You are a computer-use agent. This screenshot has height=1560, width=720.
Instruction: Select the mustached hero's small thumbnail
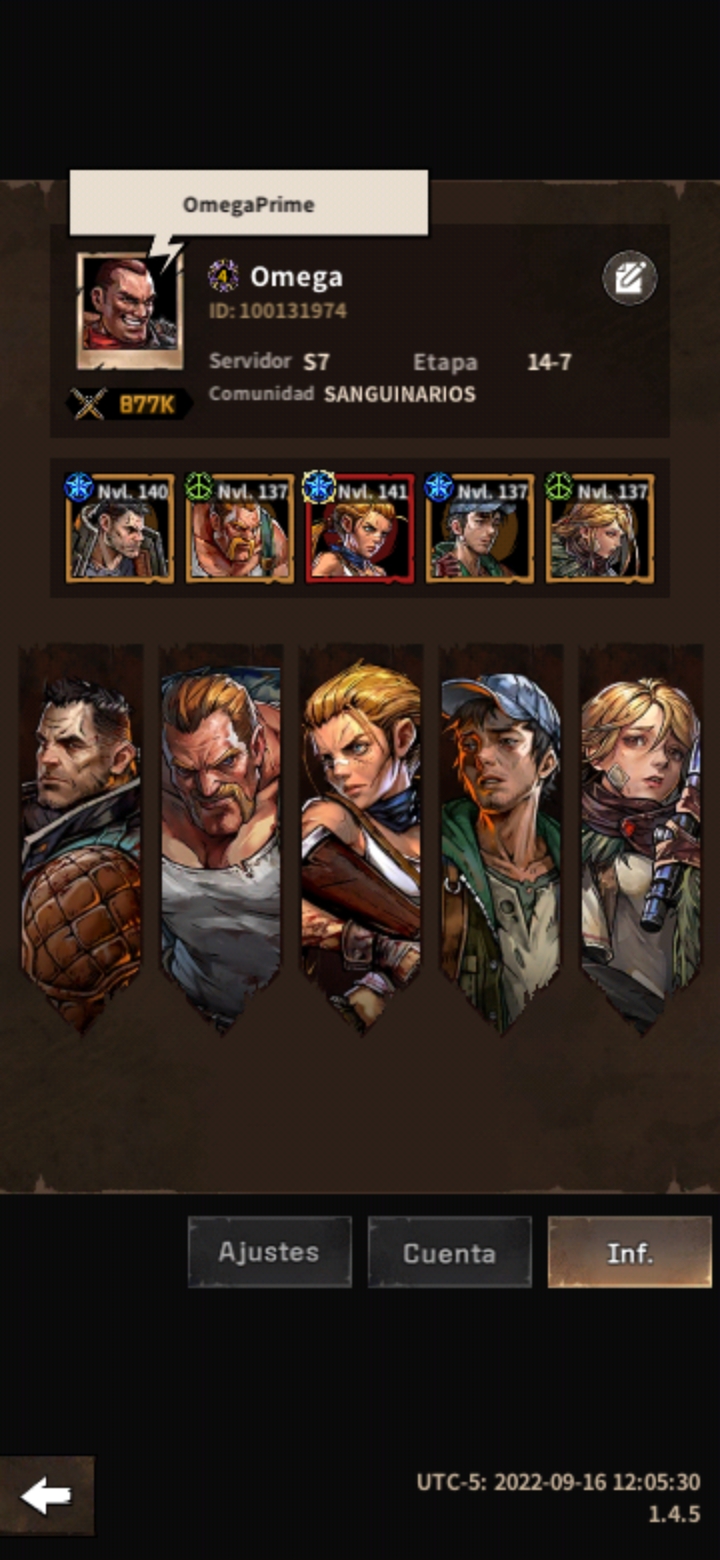(240, 529)
